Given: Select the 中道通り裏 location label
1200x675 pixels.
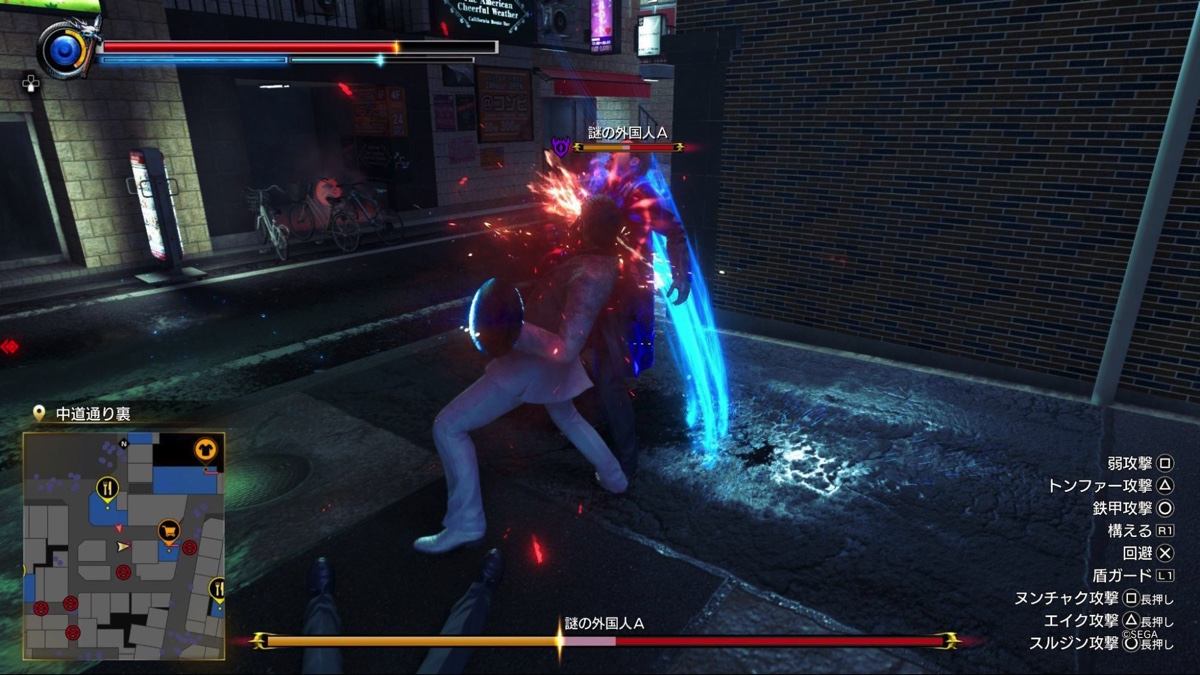Looking at the screenshot, I should click(92, 413).
